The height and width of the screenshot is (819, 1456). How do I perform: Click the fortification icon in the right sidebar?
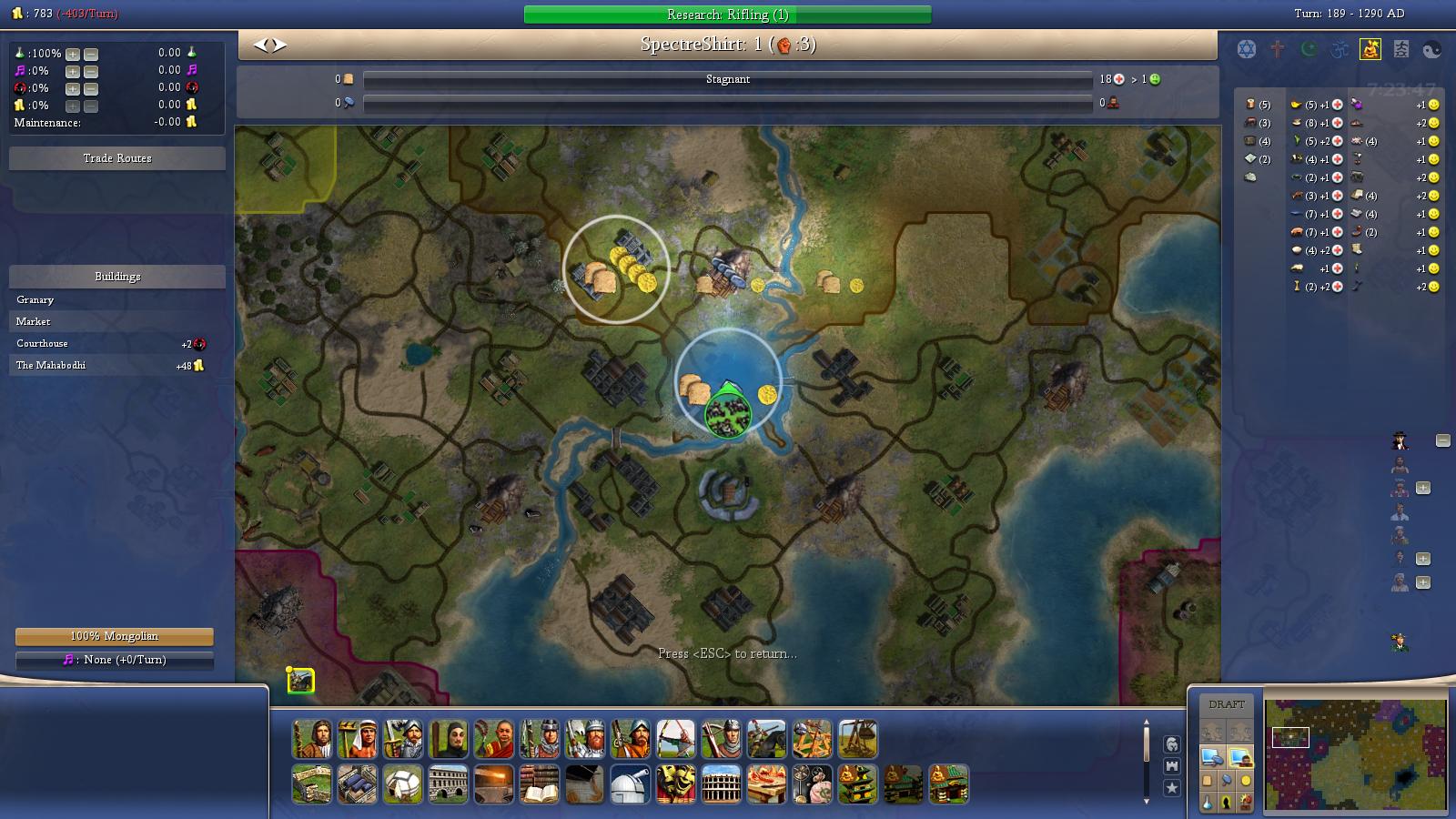[x=1172, y=765]
